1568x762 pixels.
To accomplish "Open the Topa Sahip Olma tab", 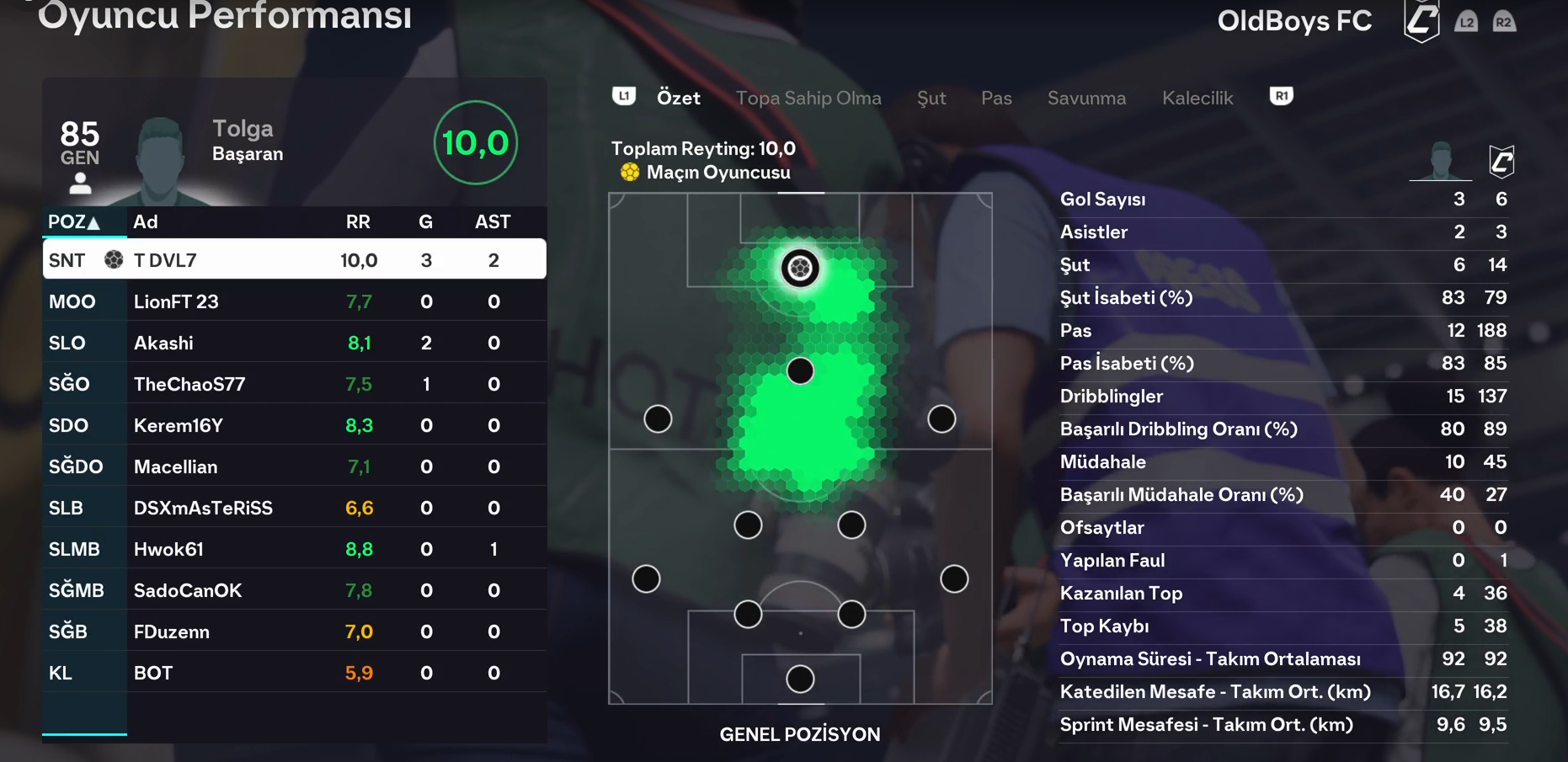I will (x=808, y=98).
